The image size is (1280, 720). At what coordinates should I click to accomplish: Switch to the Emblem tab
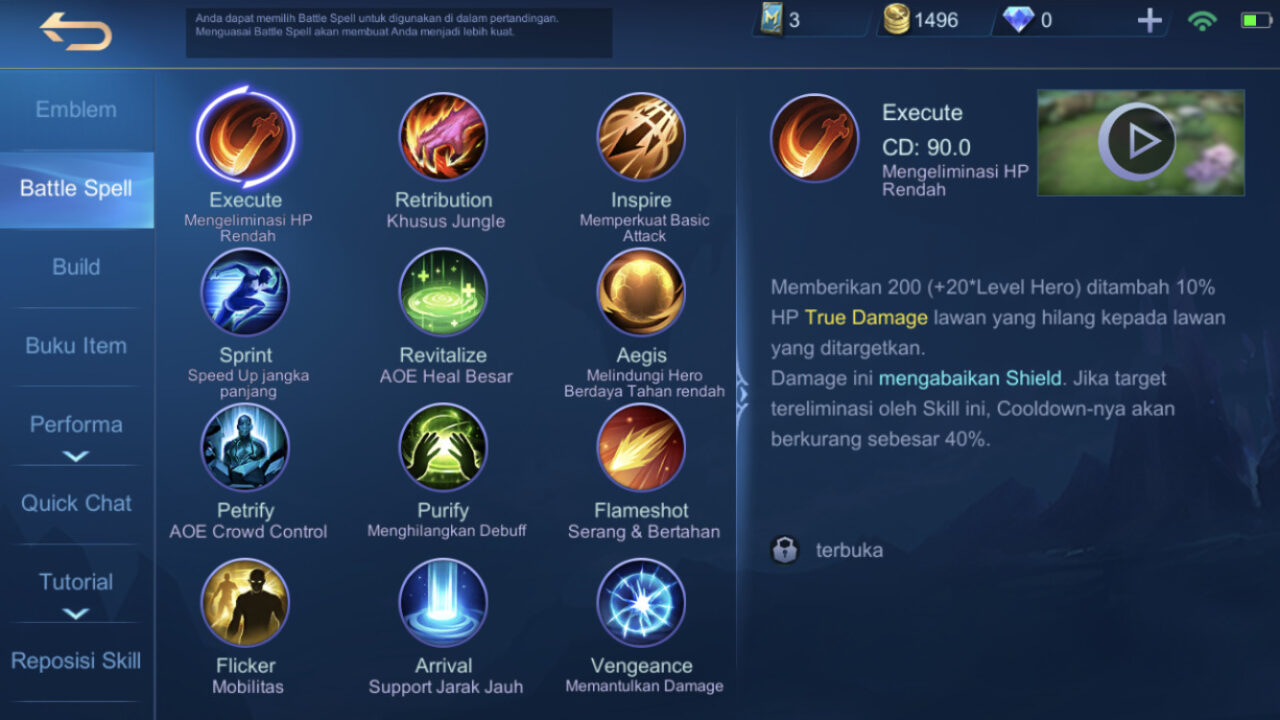[x=76, y=109]
